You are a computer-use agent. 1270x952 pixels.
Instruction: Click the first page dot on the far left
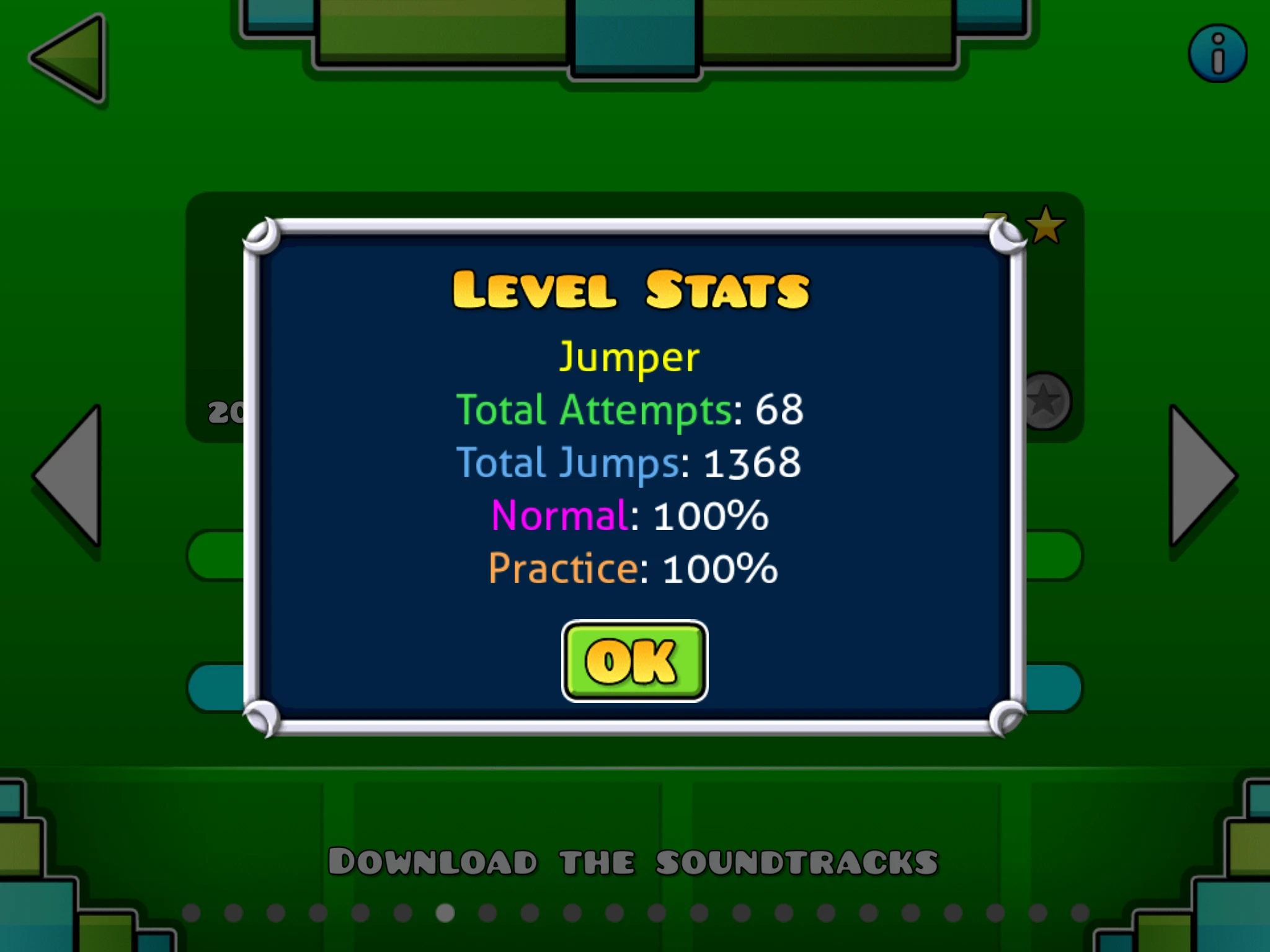pos(192,912)
